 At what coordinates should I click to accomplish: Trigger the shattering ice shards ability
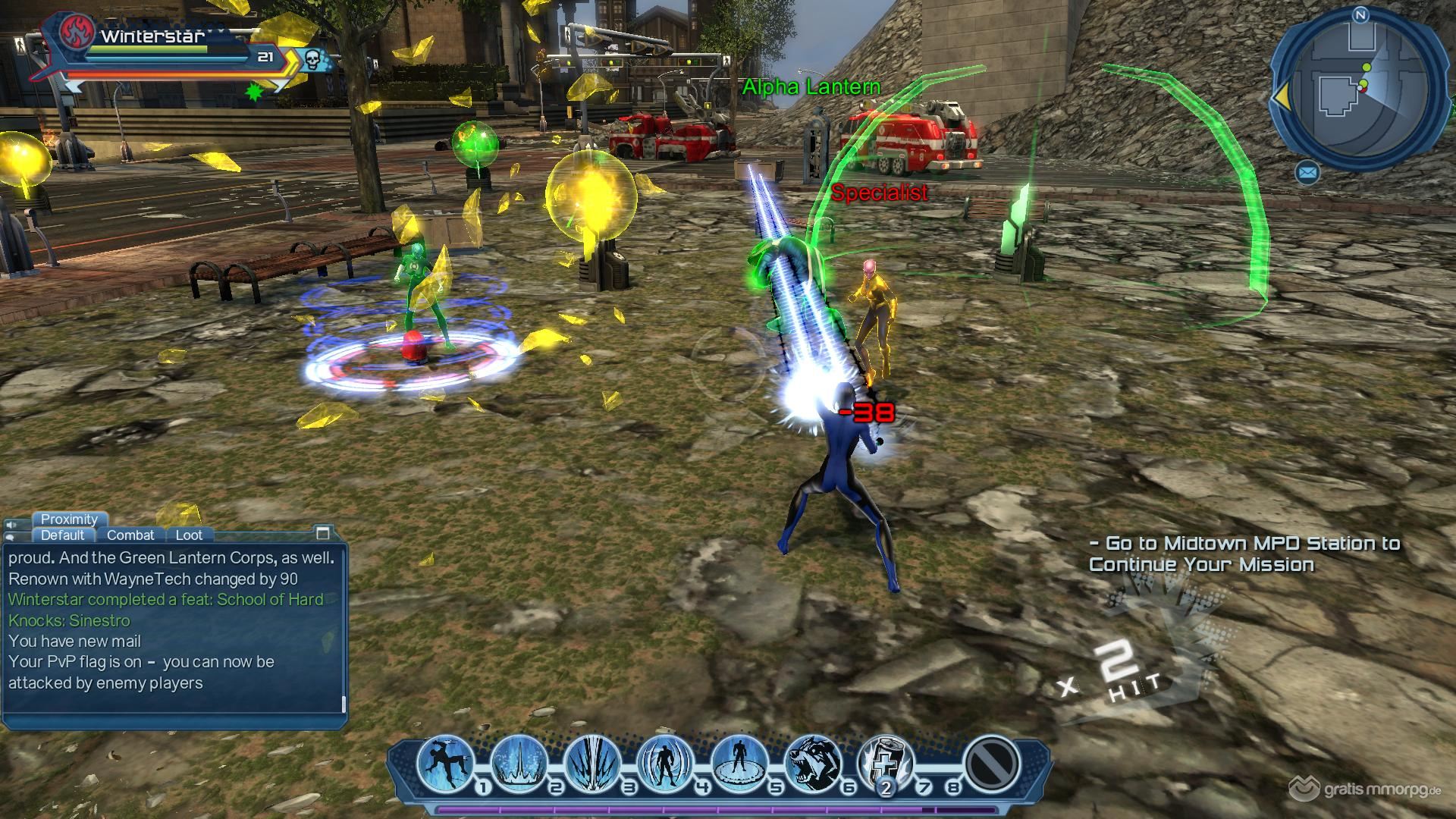592,761
